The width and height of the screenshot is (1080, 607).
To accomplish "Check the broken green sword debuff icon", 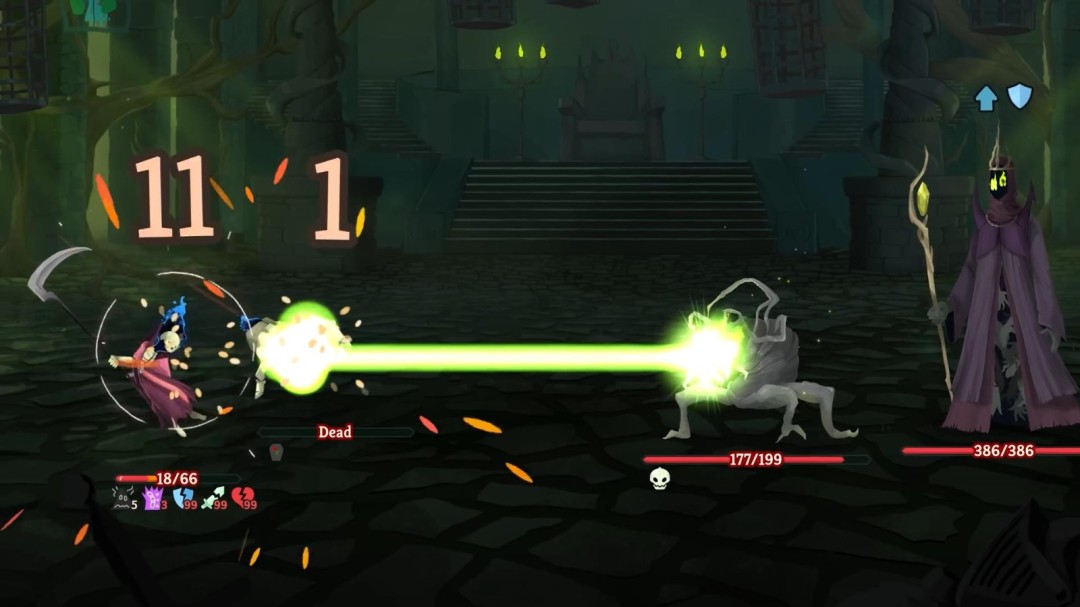I will pyautogui.click(x=212, y=497).
